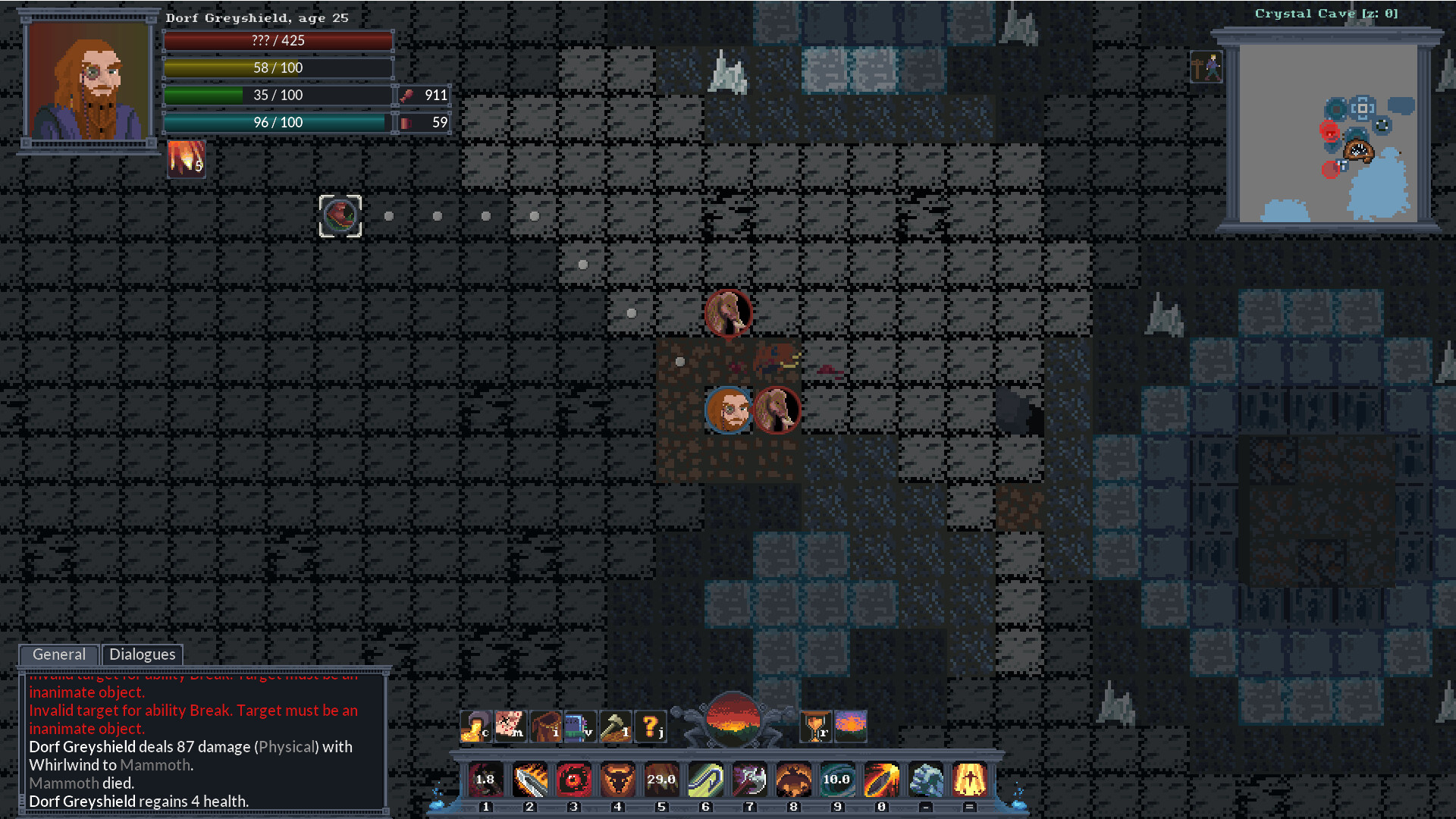Use the red eye ability in slot 3
This screenshot has height=819, width=1456.
point(574,780)
